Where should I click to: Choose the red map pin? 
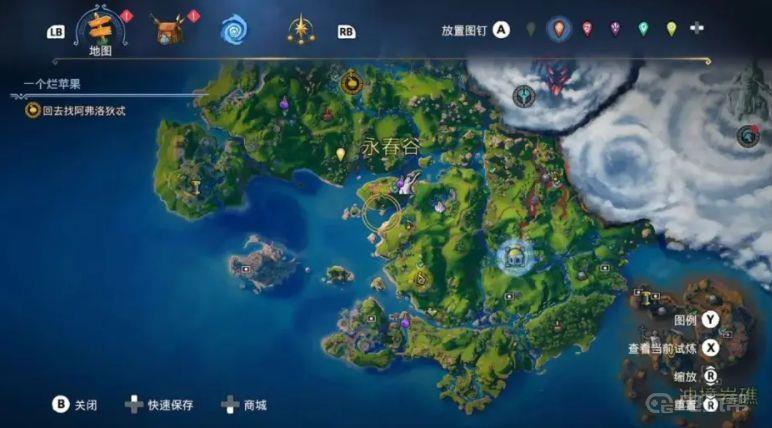(587, 29)
